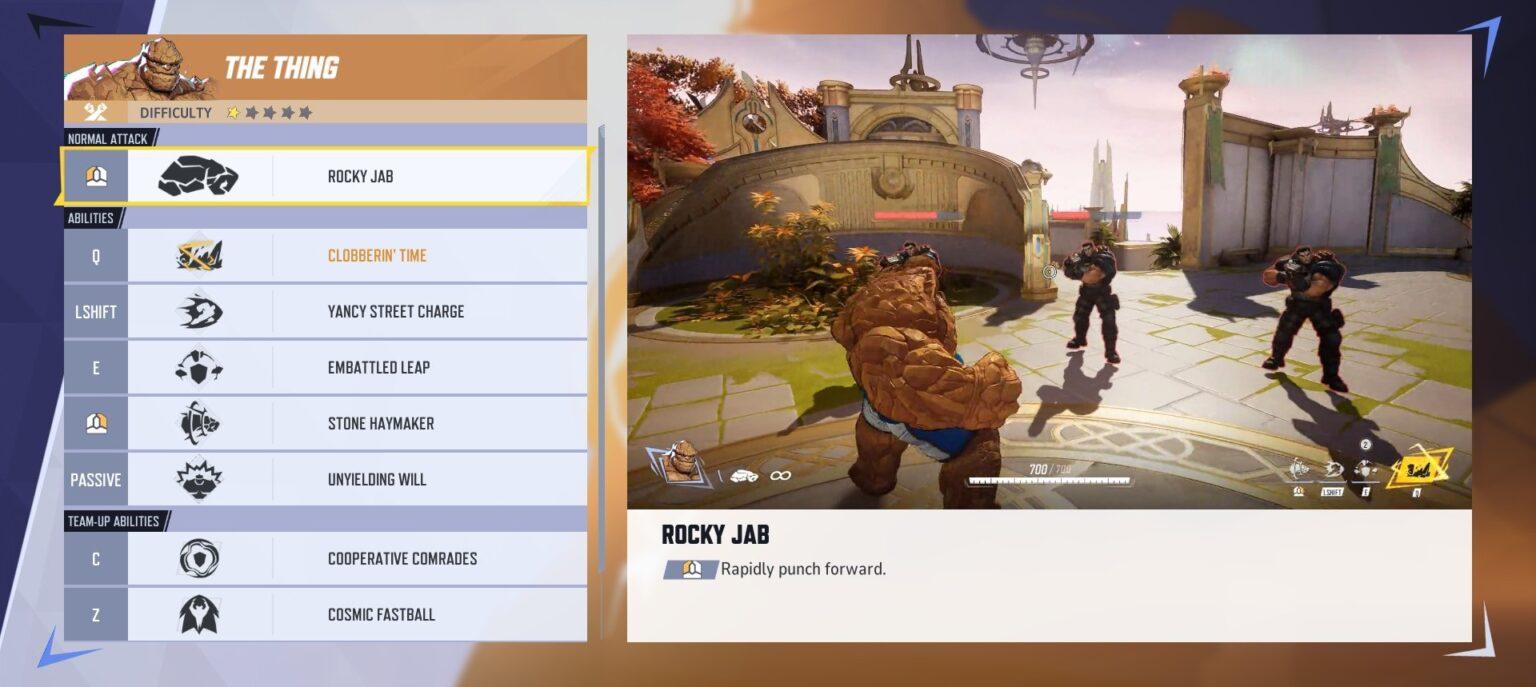Select the Rocky Jab normal attack row
Screen dimensions: 1536x687
coord(326,176)
